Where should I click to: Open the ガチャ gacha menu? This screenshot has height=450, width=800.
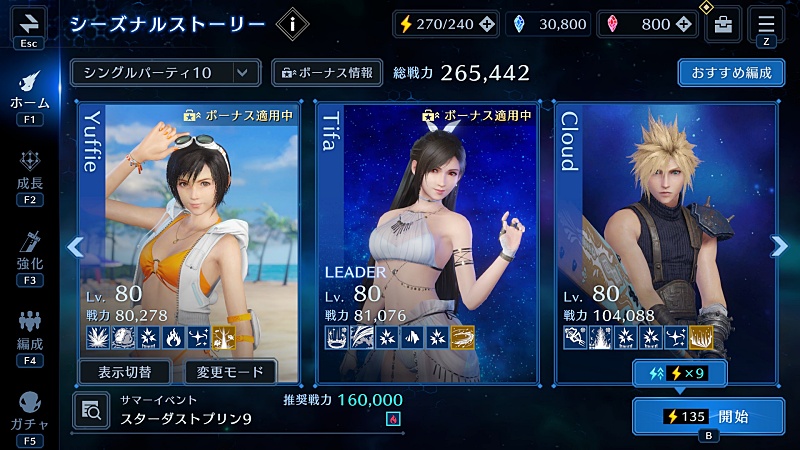point(29,415)
